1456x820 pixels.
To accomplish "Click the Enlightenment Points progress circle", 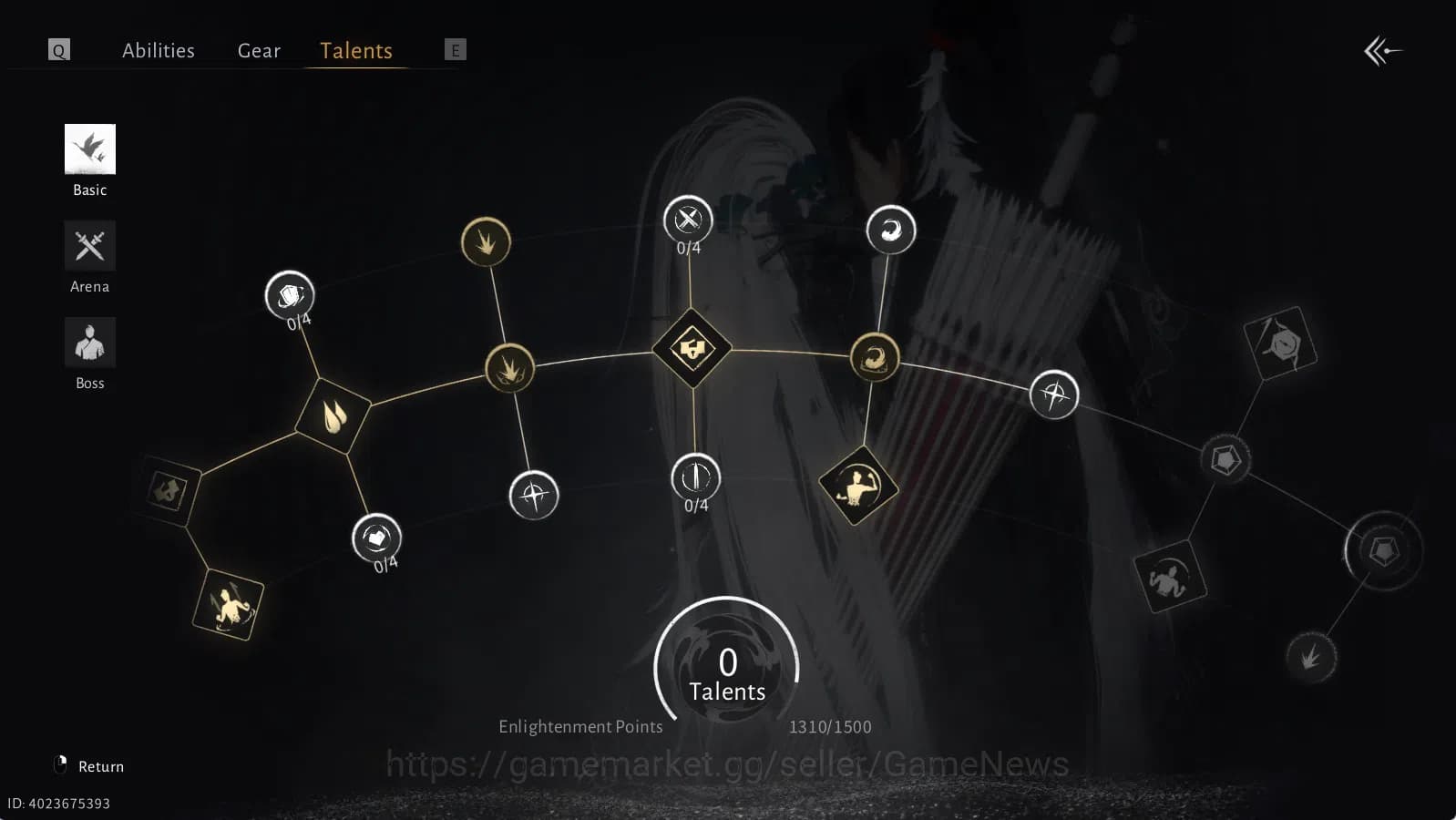I will tap(726, 666).
